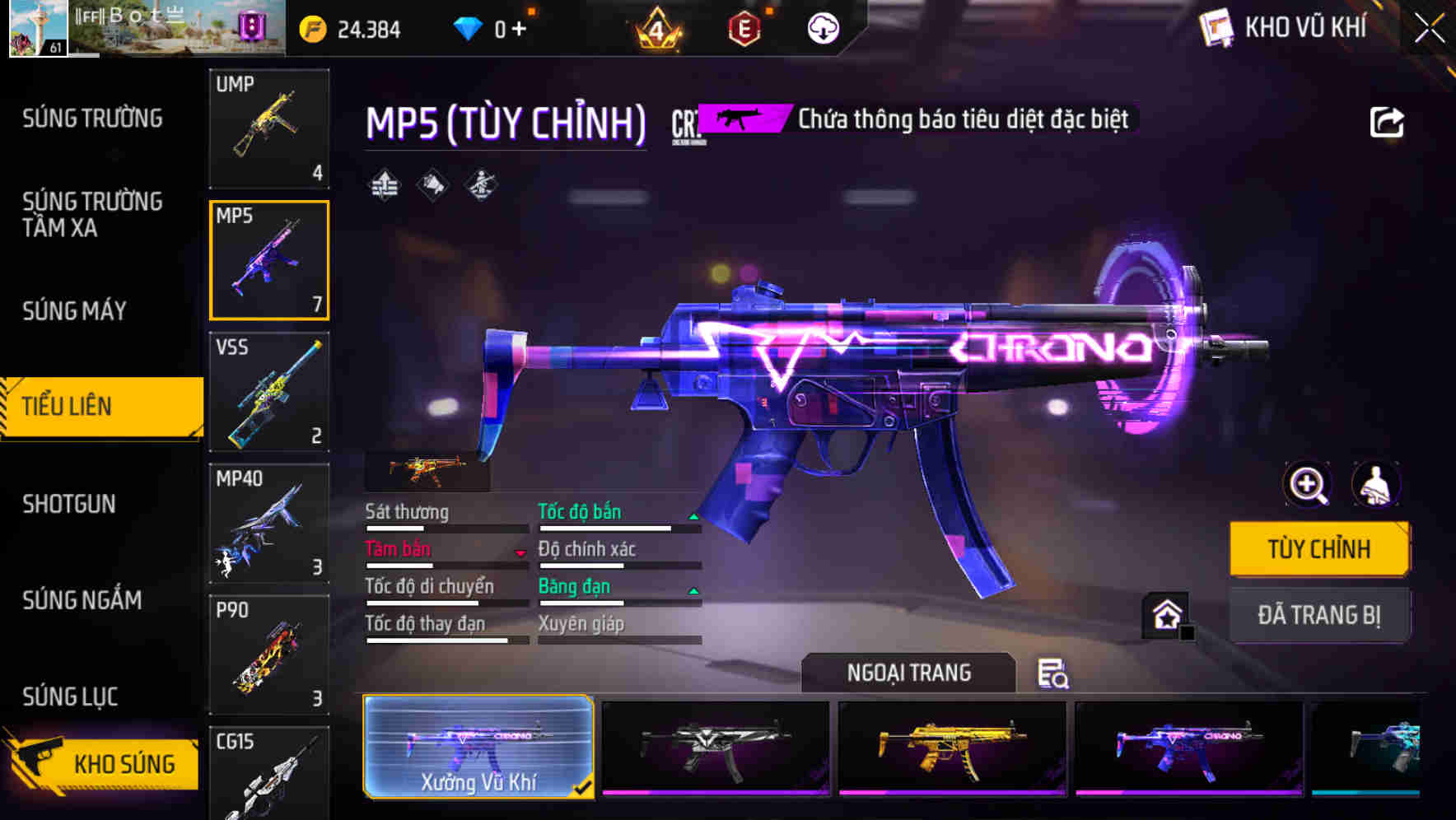Switch to SÚNG MÁY category
The width and height of the screenshot is (1456, 820).
click(x=74, y=311)
